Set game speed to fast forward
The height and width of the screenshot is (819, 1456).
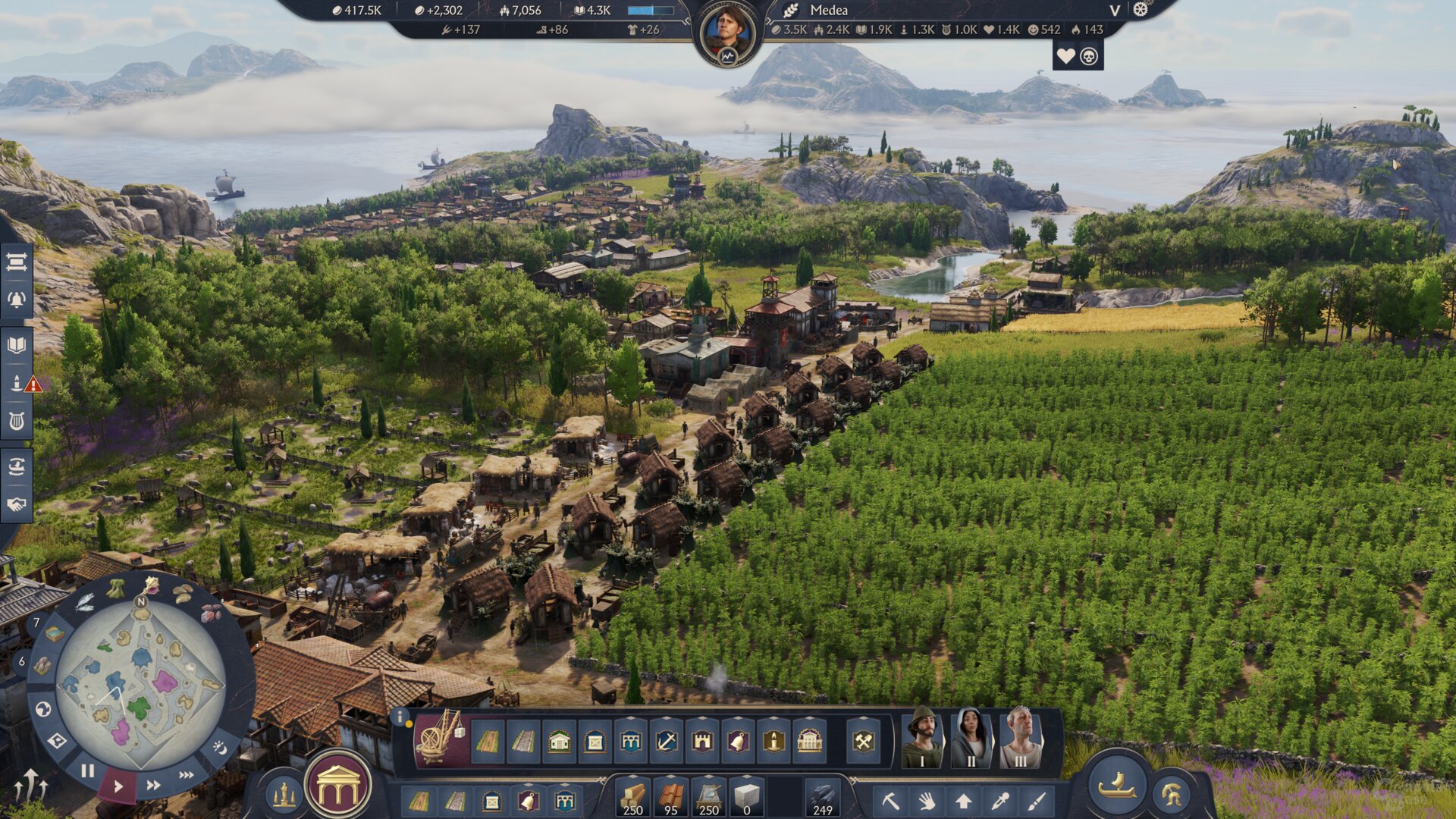[153, 785]
